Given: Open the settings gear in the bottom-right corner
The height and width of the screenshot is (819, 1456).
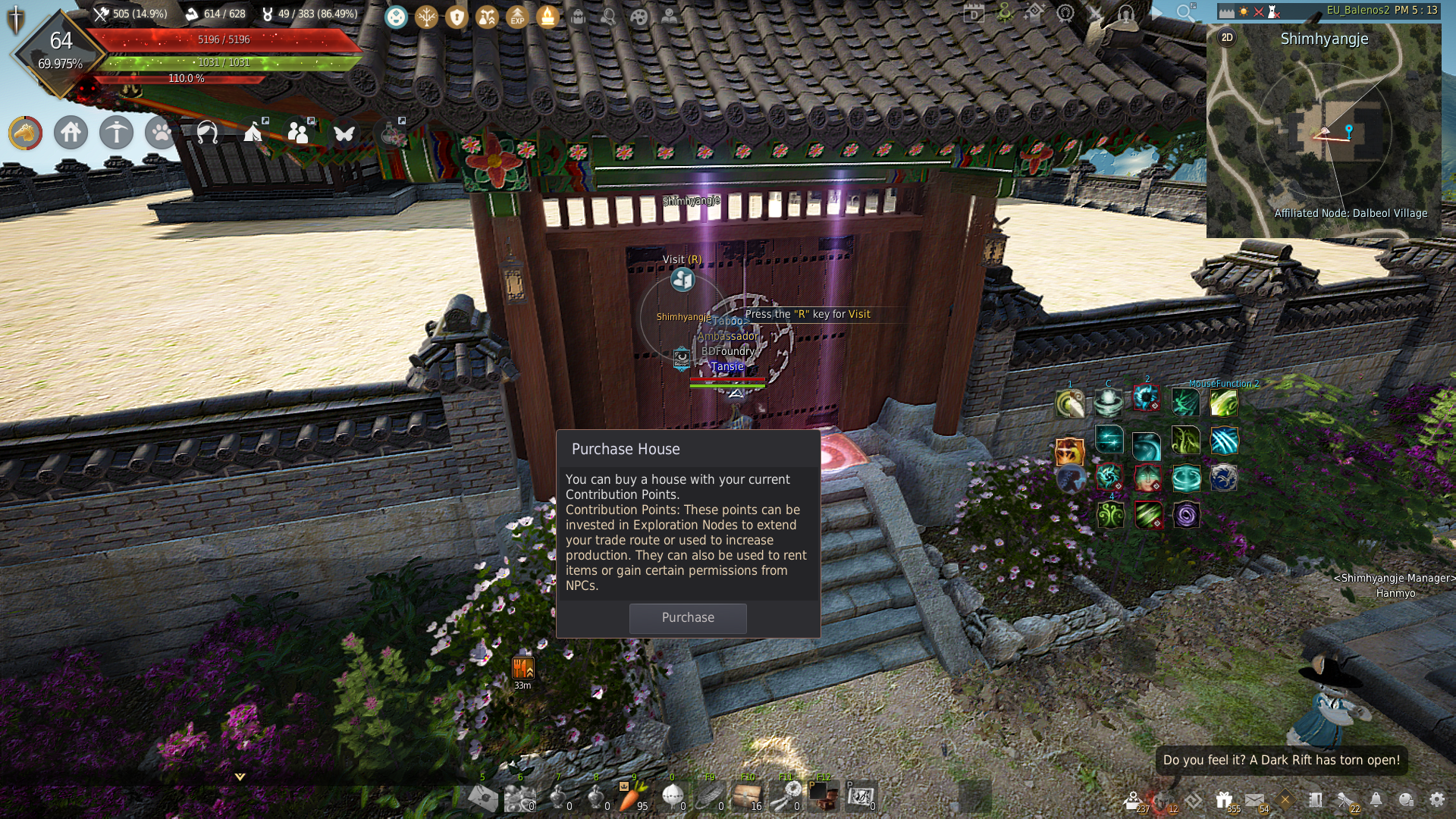Looking at the screenshot, I should [x=1439, y=799].
